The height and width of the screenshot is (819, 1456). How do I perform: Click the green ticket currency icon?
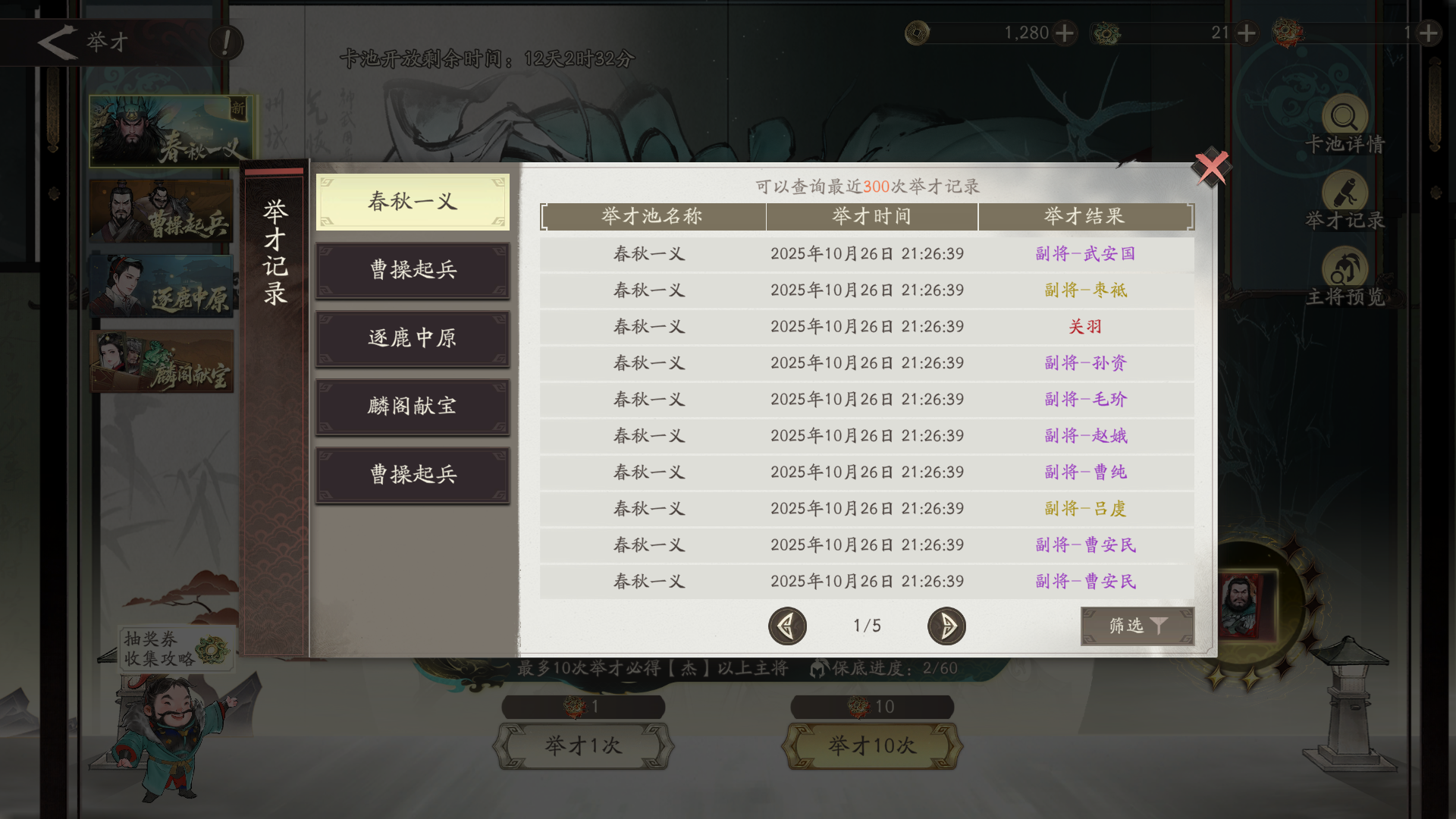1107,33
